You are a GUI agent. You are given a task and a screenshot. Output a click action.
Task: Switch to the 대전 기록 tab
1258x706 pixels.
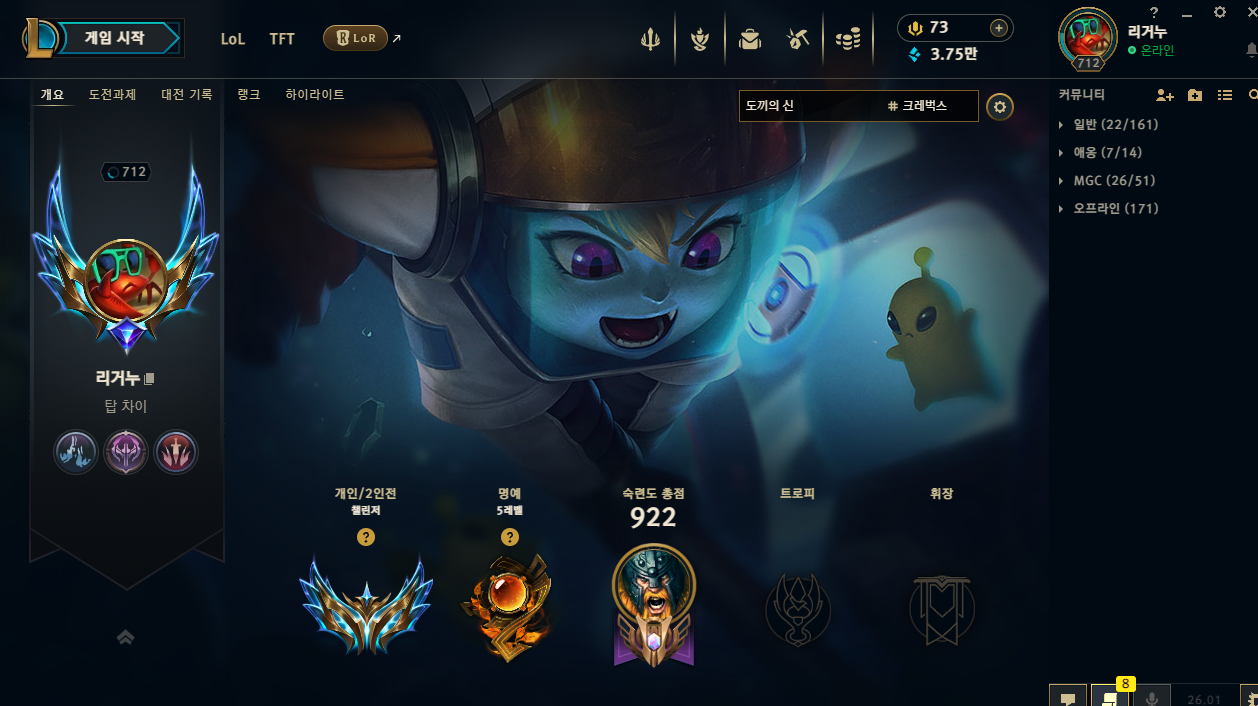tap(187, 95)
